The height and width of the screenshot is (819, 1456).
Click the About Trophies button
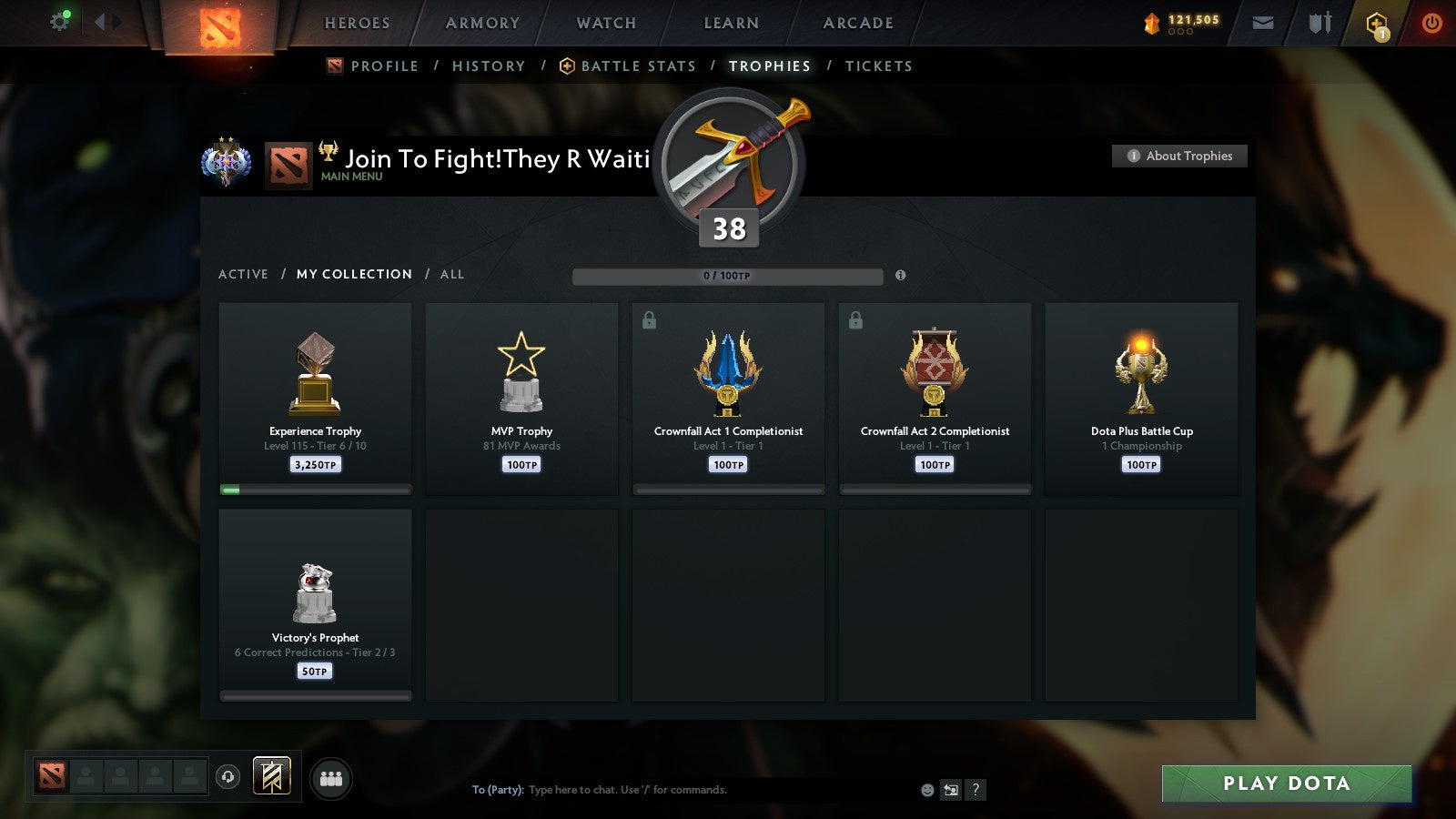coord(1179,156)
